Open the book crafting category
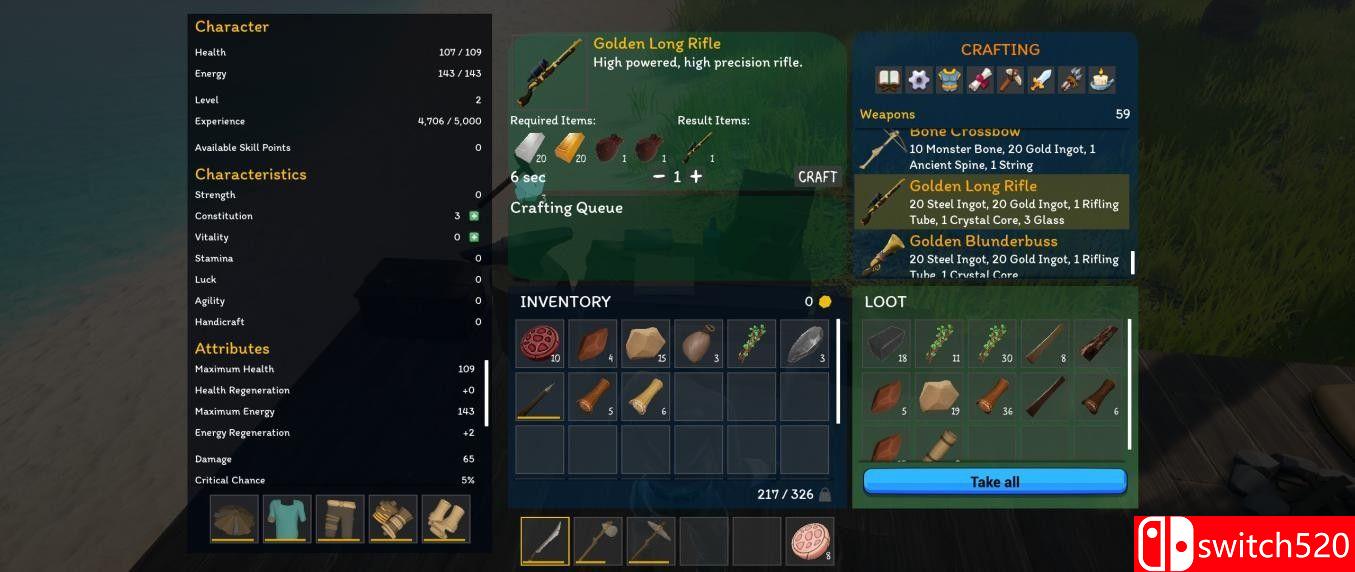The height and width of the screenshot is (572, 1355). (x=888, y=80)
